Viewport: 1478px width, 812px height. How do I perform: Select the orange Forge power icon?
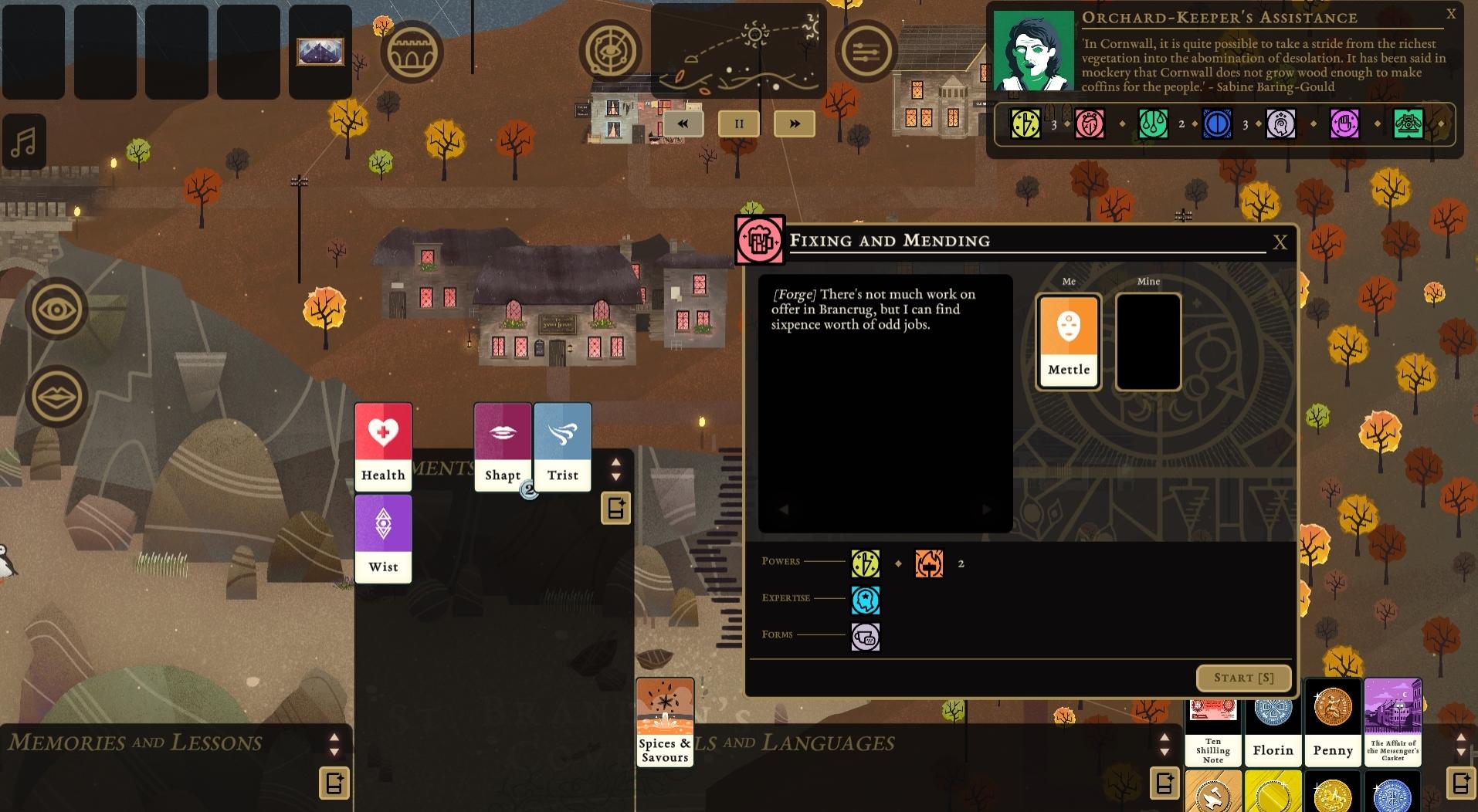(x=928, y=563)
